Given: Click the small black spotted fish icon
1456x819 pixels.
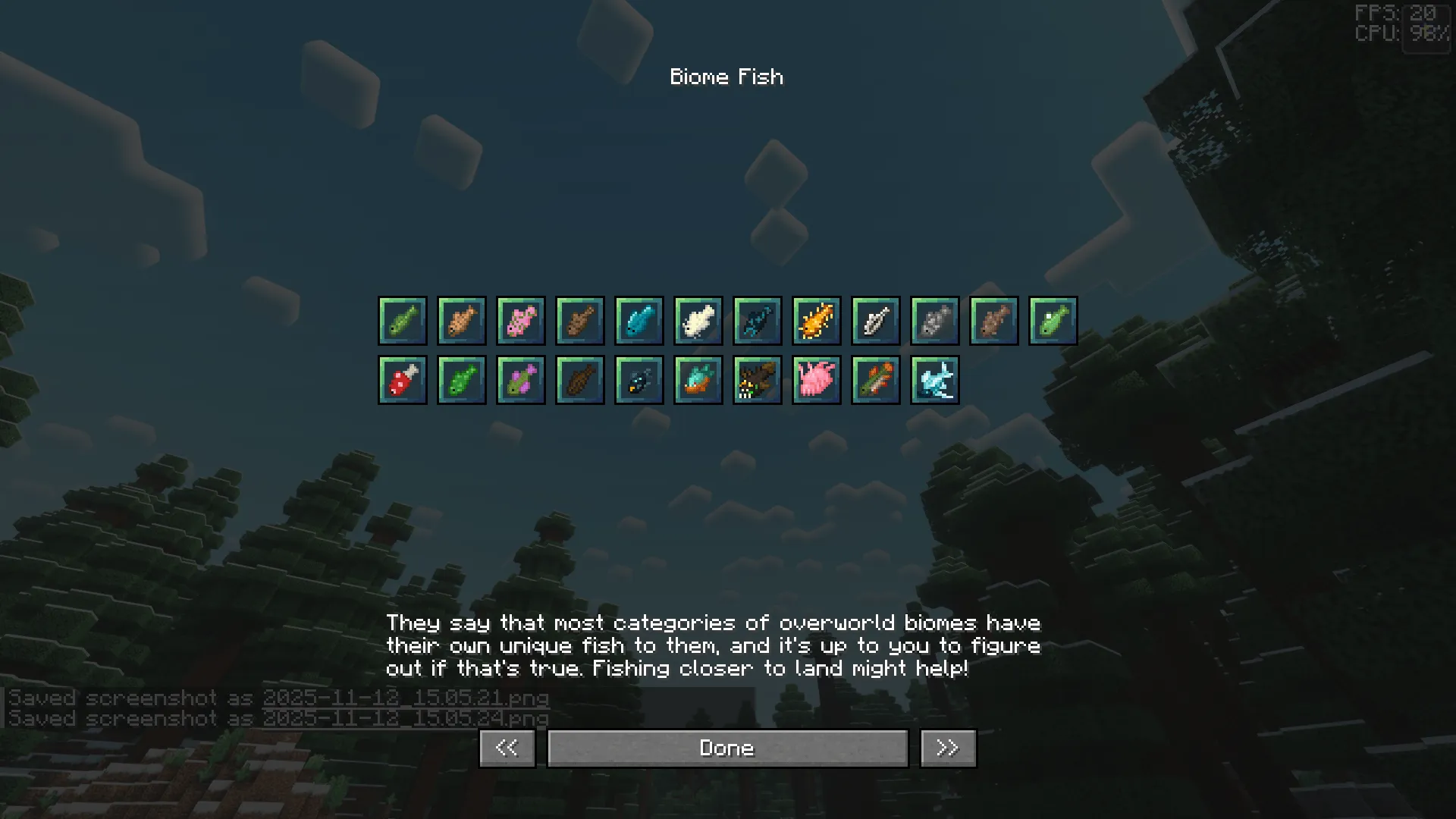Looking at the screenshot, I should (639, 379).
